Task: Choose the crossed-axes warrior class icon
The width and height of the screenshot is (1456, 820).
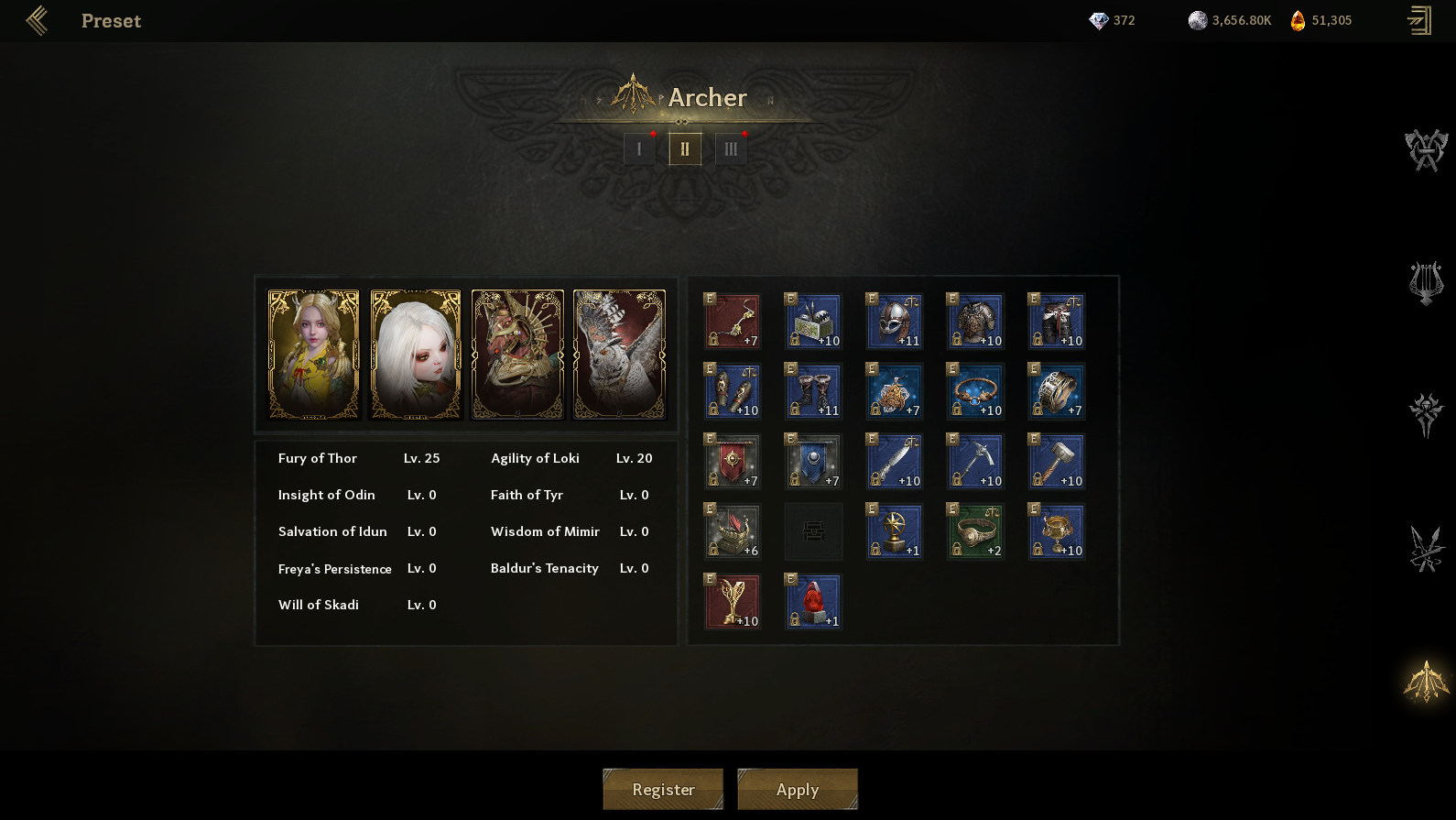Action: [x=1426, y=150]
